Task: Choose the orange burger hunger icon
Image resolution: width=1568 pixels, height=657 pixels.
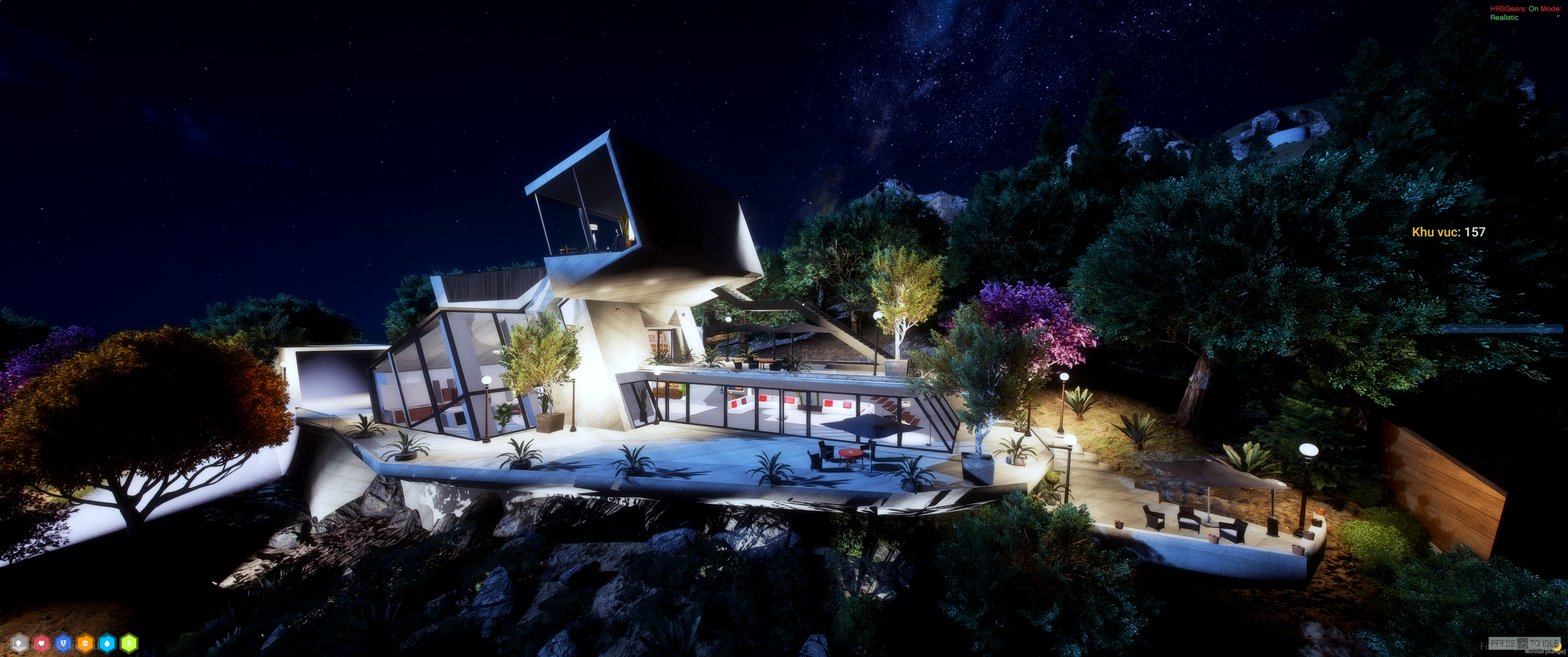Action: tap(85, 643)
